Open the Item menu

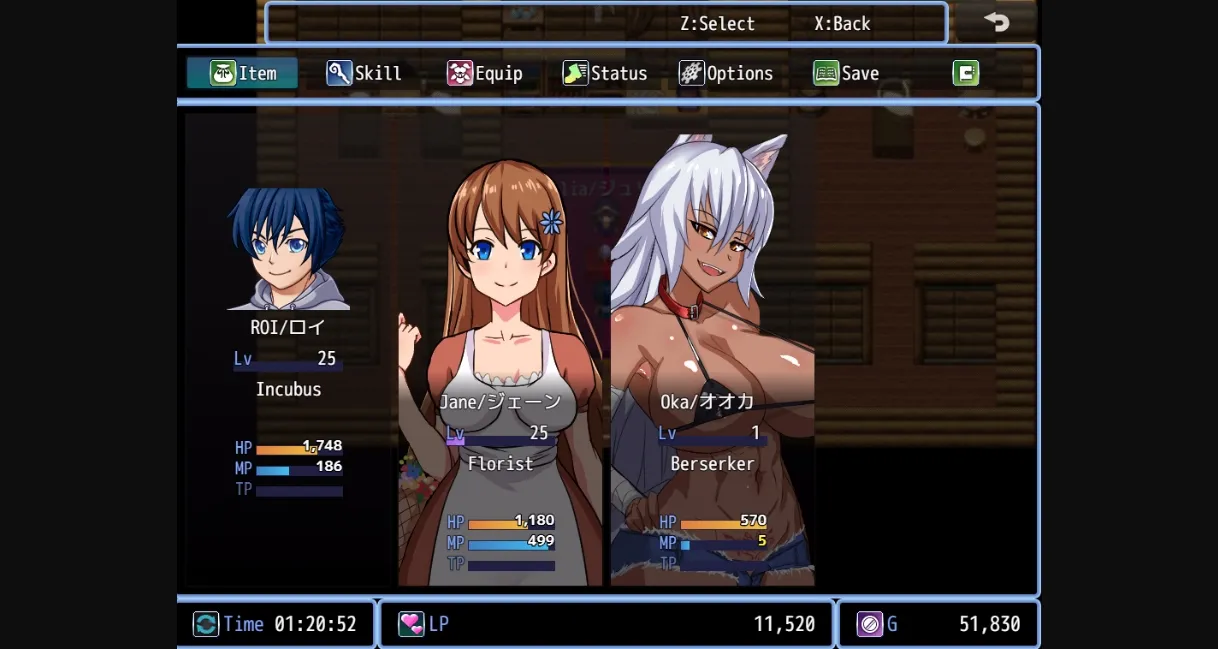pyautogui.click(x=243, y=73)
